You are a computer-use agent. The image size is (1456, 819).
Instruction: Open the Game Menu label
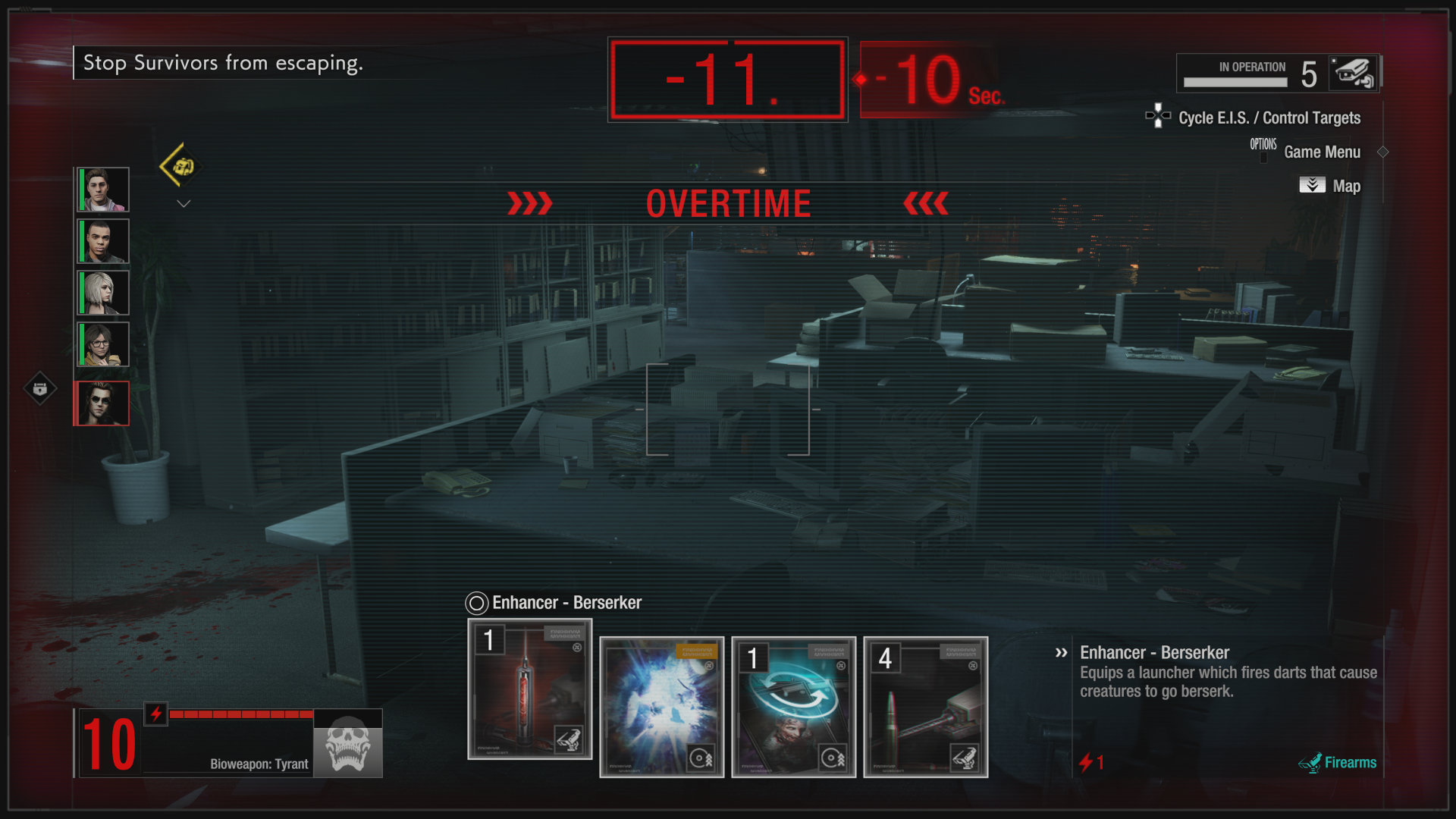click(x=1322, y=152)
